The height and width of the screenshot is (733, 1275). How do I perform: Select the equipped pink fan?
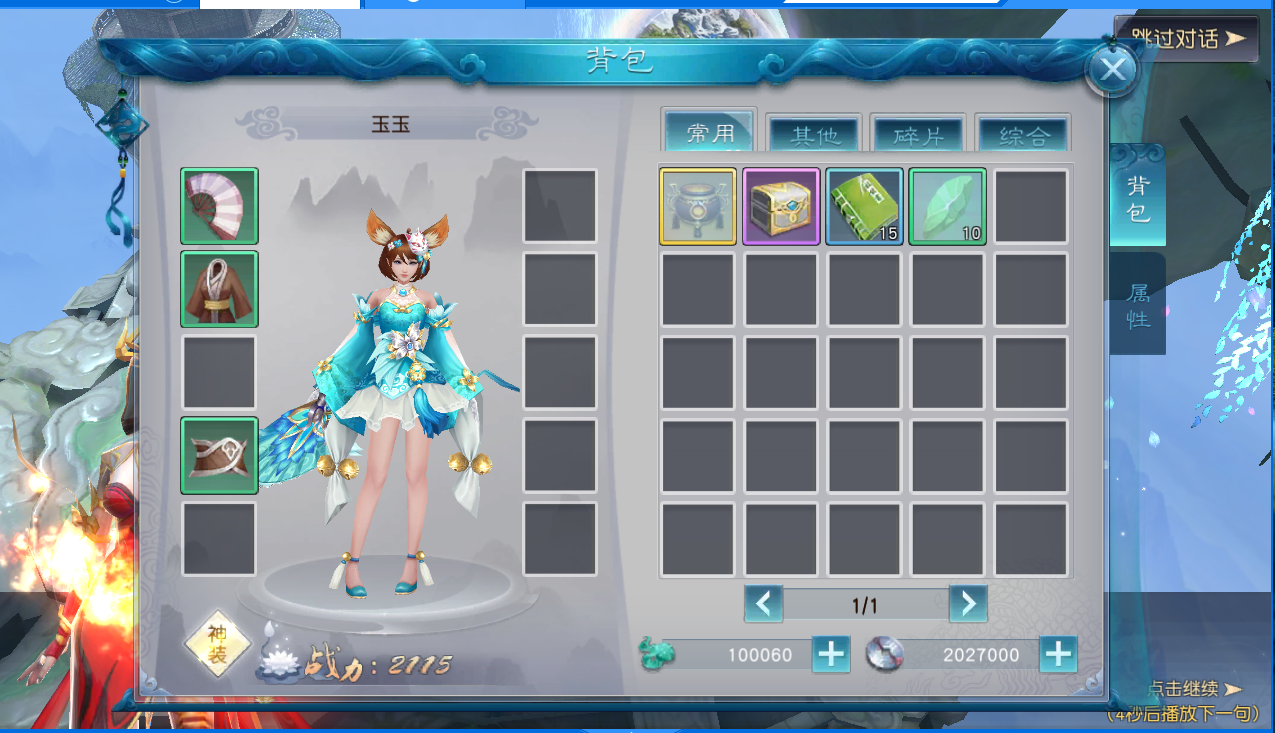219,206
